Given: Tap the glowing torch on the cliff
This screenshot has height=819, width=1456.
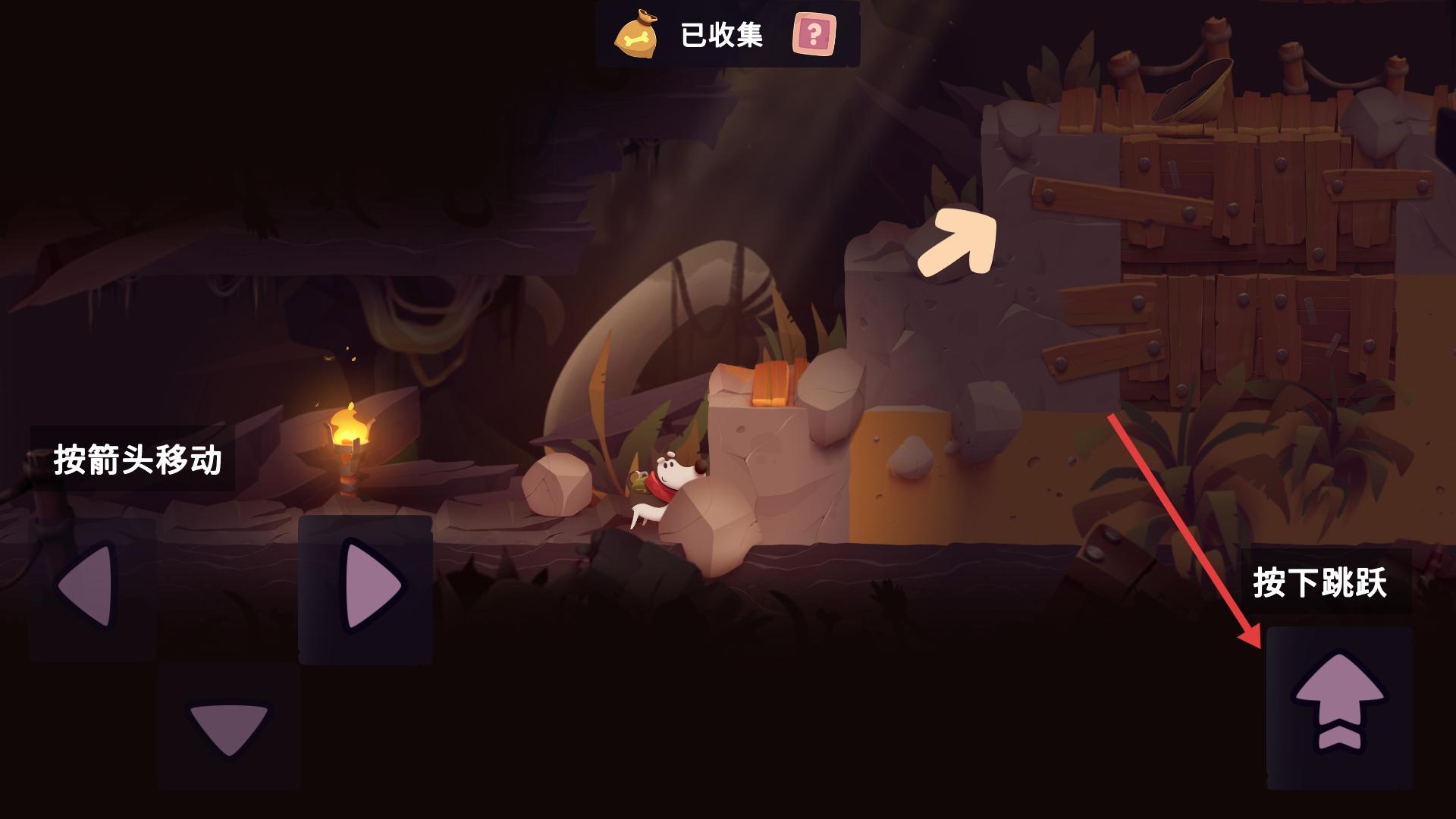Looking at the screenshot, I should click(x=349, y=447).
